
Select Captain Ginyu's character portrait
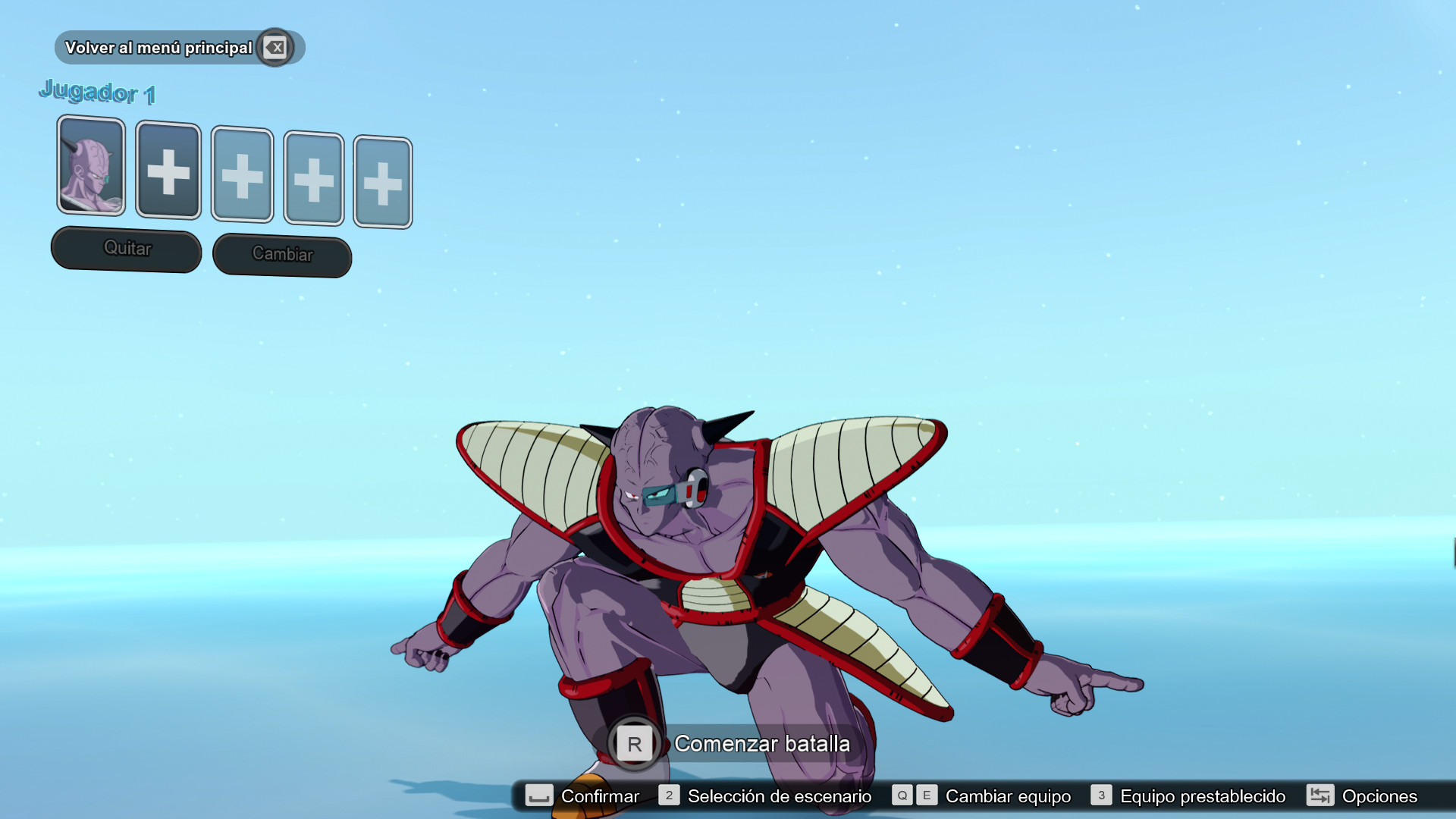(x=90, y=168)
